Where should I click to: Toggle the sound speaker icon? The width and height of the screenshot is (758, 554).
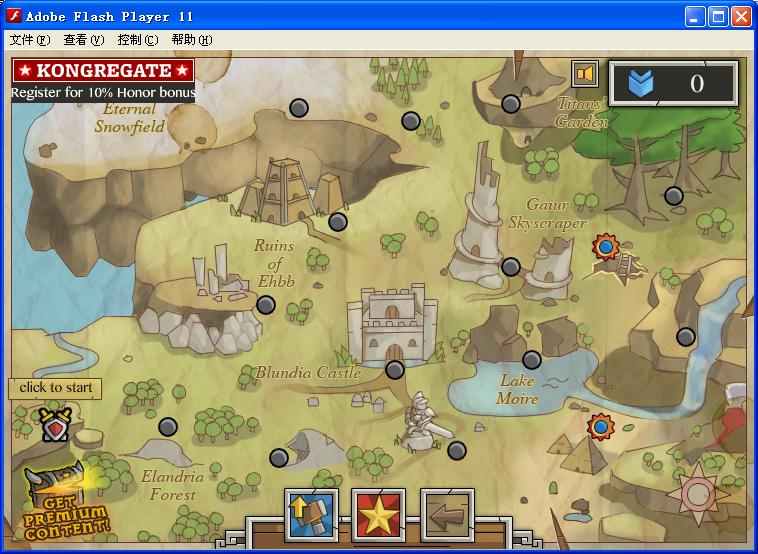point(584,74)
